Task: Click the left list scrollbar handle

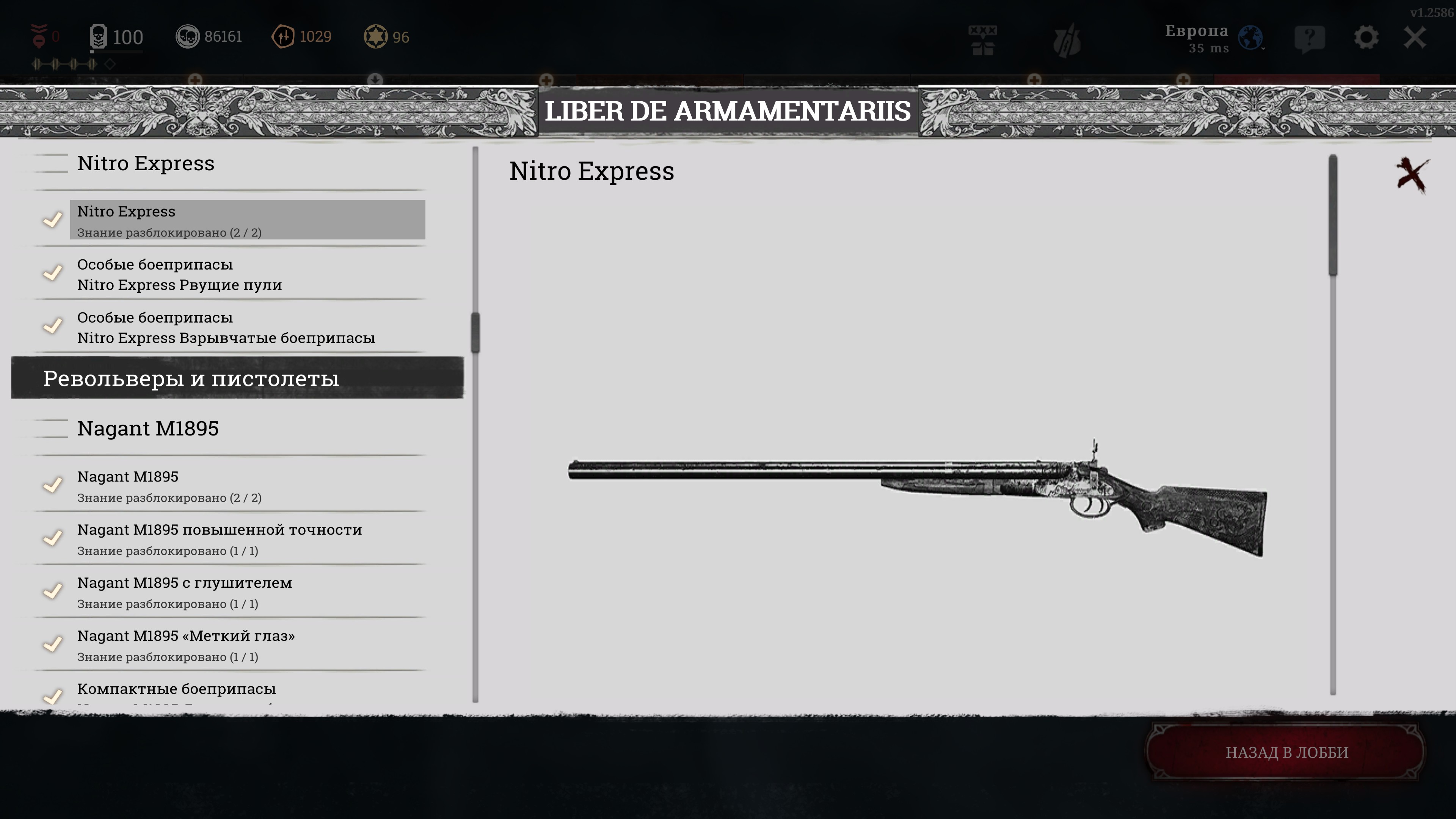Action: (475, 333)
